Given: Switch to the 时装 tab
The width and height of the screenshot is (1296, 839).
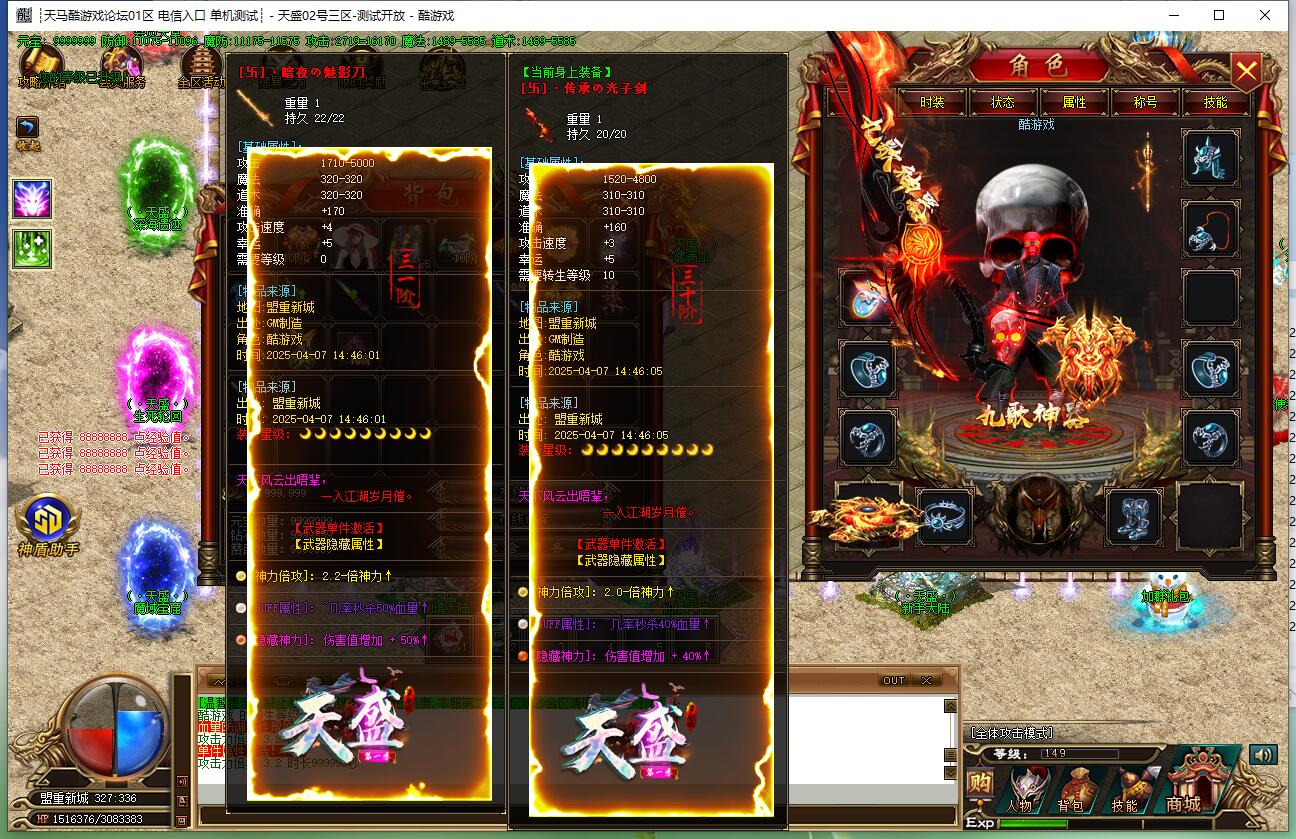Looking at the screenshot, I should 932,102.
